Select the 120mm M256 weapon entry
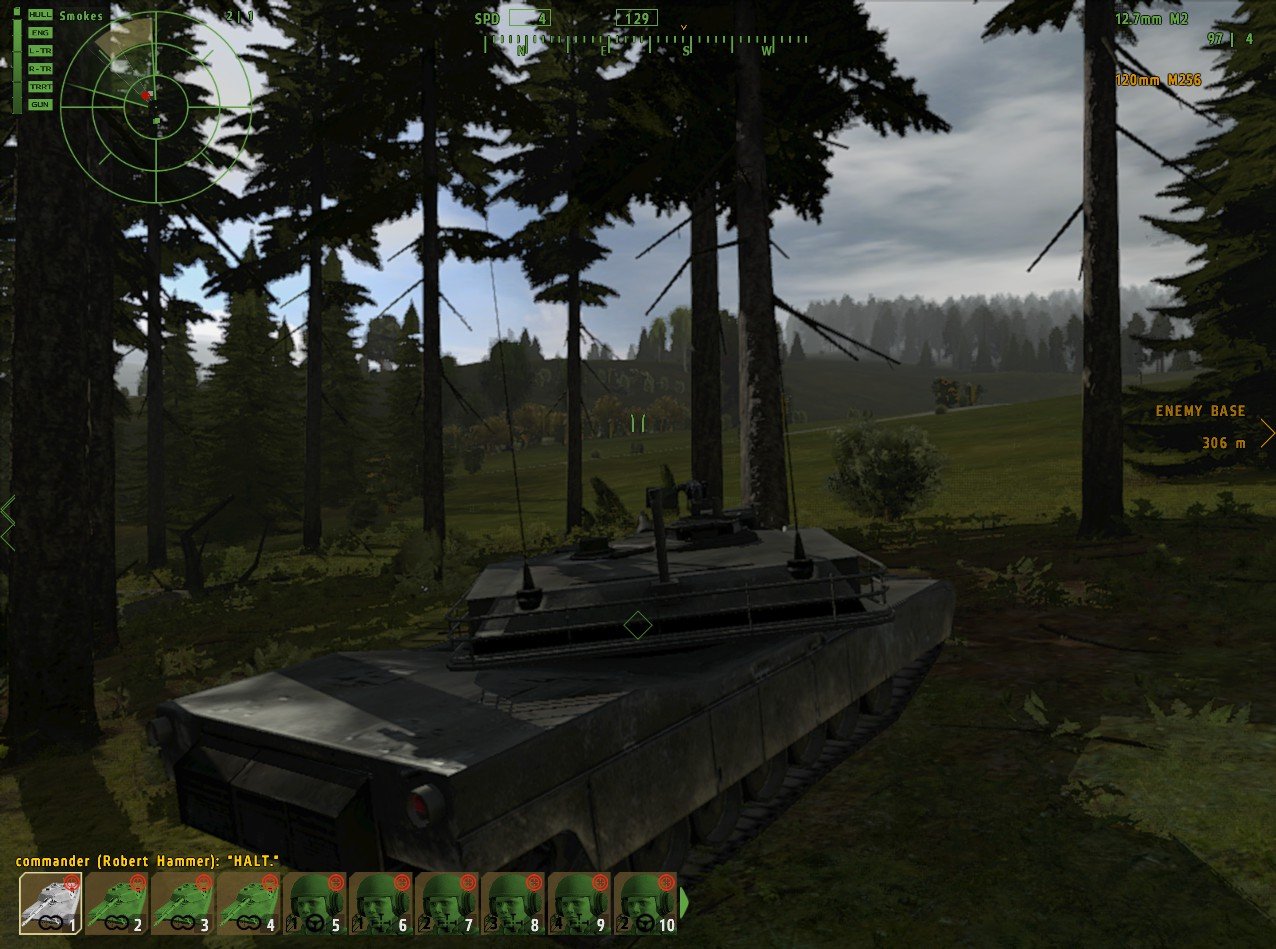 coord(1160,80)
